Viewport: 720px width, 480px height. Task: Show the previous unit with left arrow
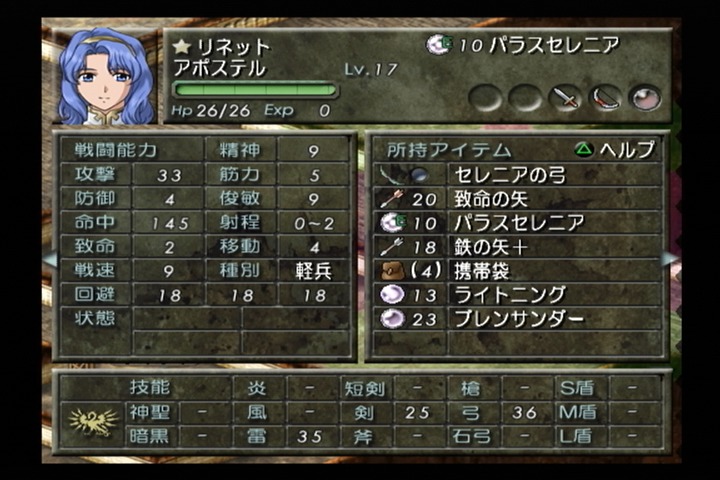(49, 259)
